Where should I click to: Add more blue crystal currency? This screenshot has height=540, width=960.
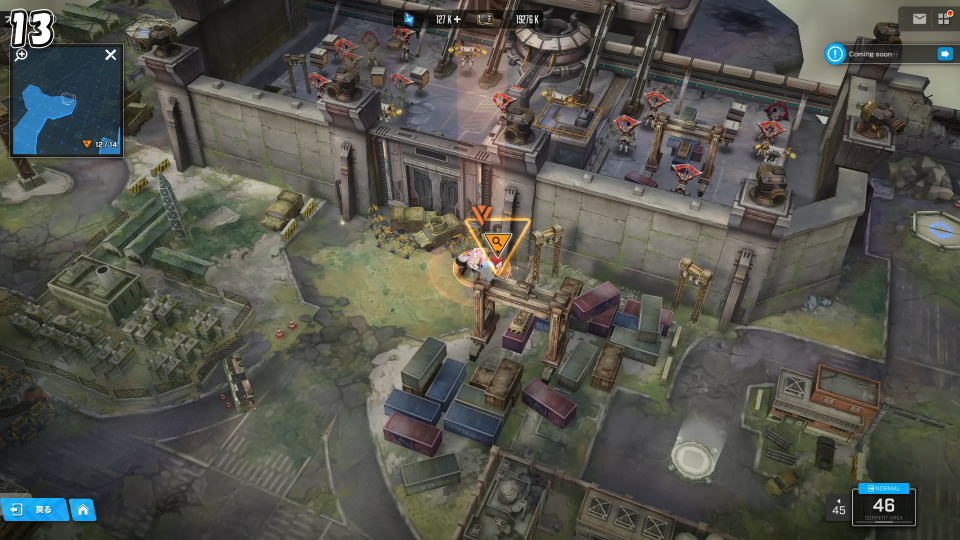click(x=457, y=18)
